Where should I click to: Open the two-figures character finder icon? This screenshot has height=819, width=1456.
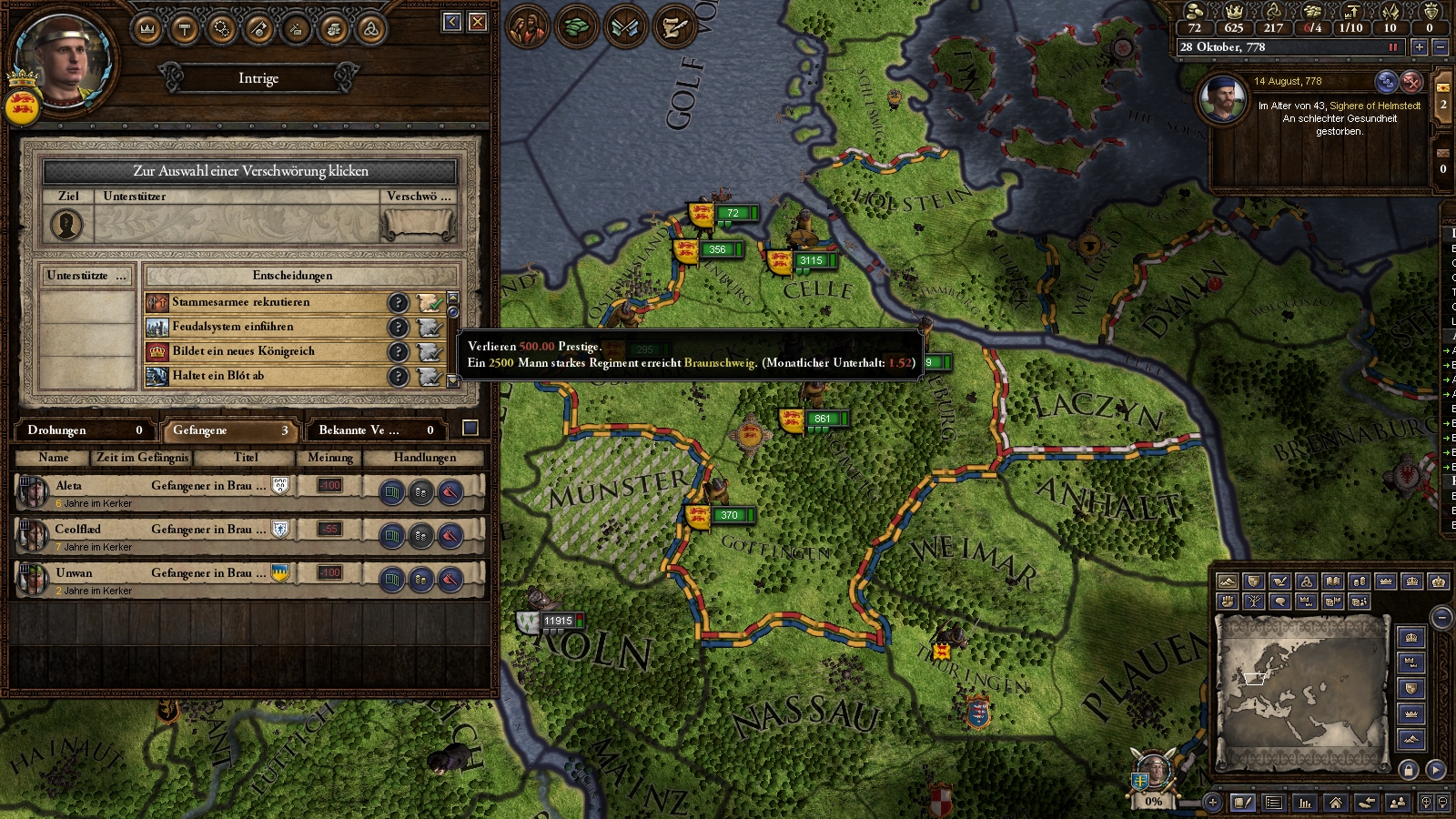tap(1398, 803)
